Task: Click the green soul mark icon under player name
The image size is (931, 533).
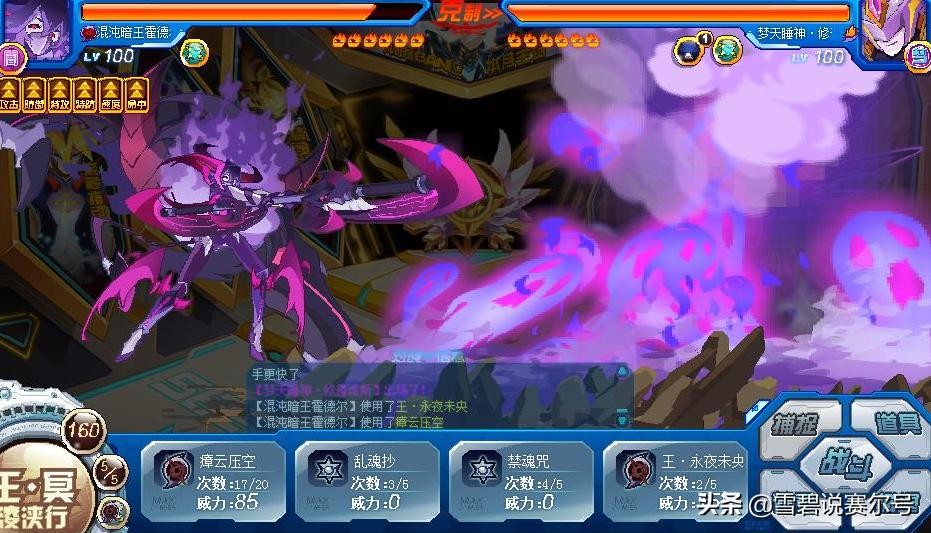Action: [194, 53]
